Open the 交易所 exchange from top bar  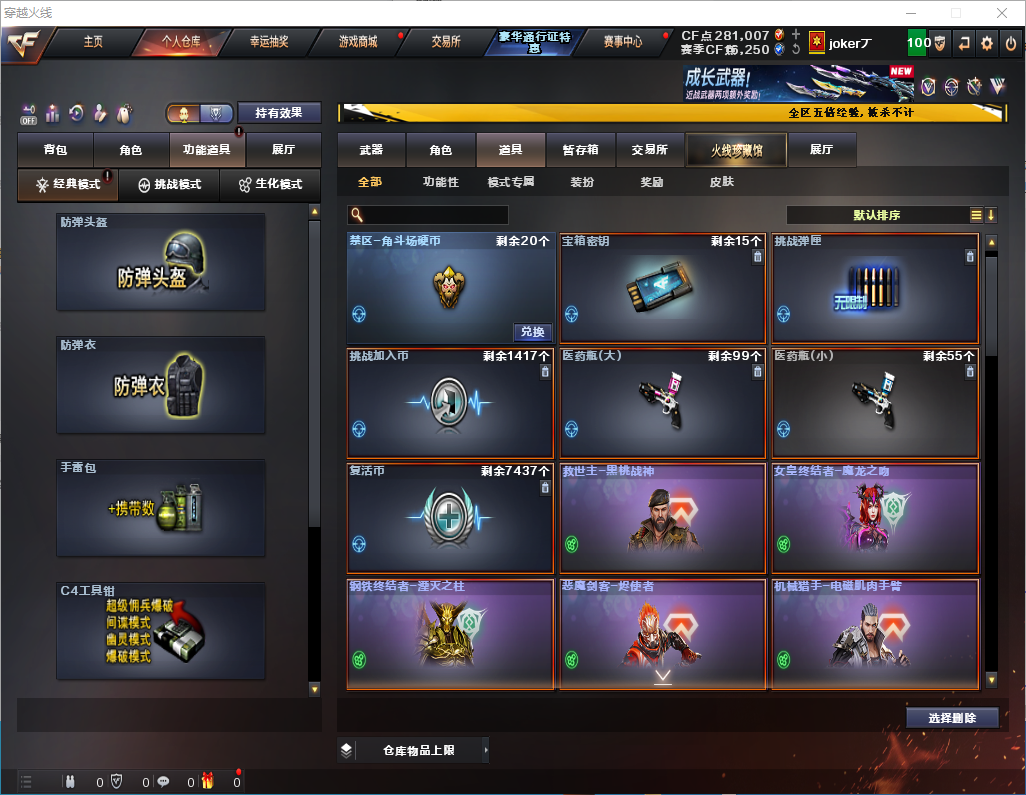[x=446, y=42]
